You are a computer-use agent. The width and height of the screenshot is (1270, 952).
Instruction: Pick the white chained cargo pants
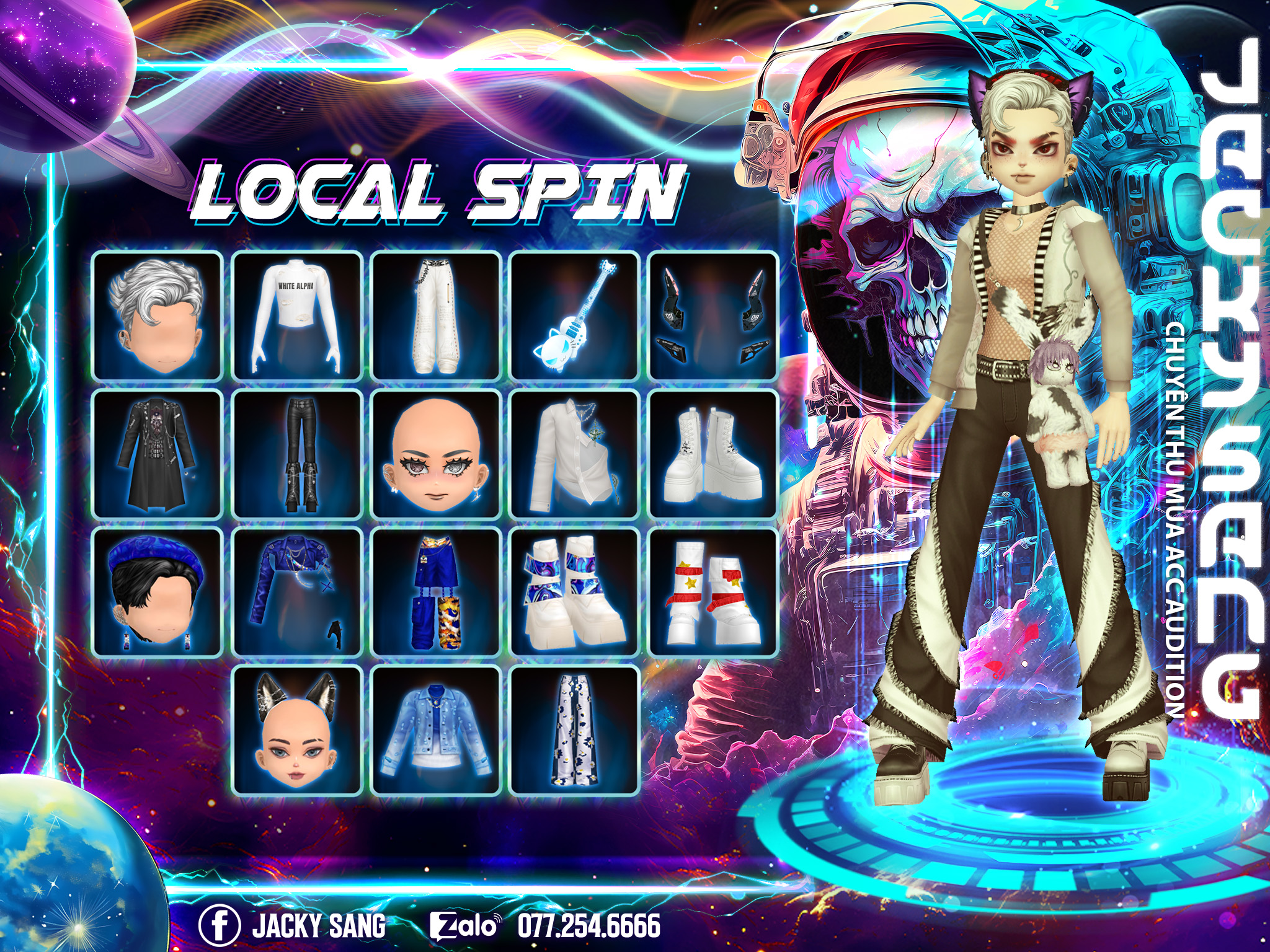coord(436,315)
